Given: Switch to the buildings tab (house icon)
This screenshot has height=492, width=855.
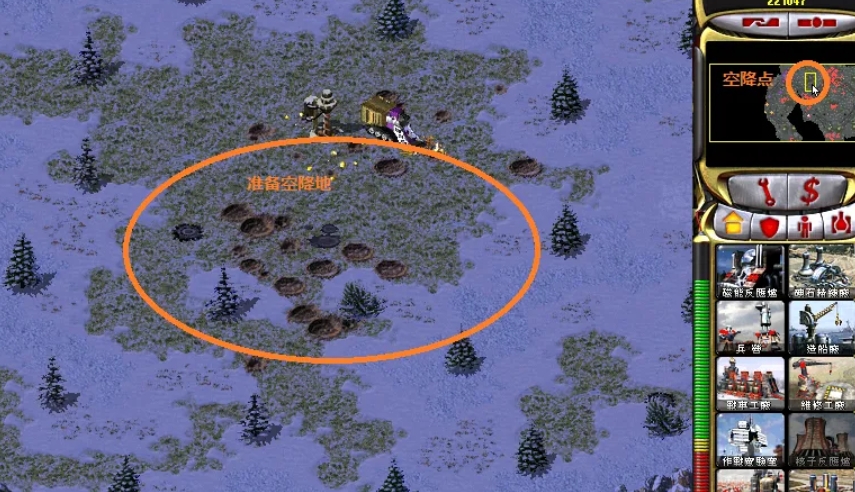Looking at the screenshot, I should click(735, 224).
